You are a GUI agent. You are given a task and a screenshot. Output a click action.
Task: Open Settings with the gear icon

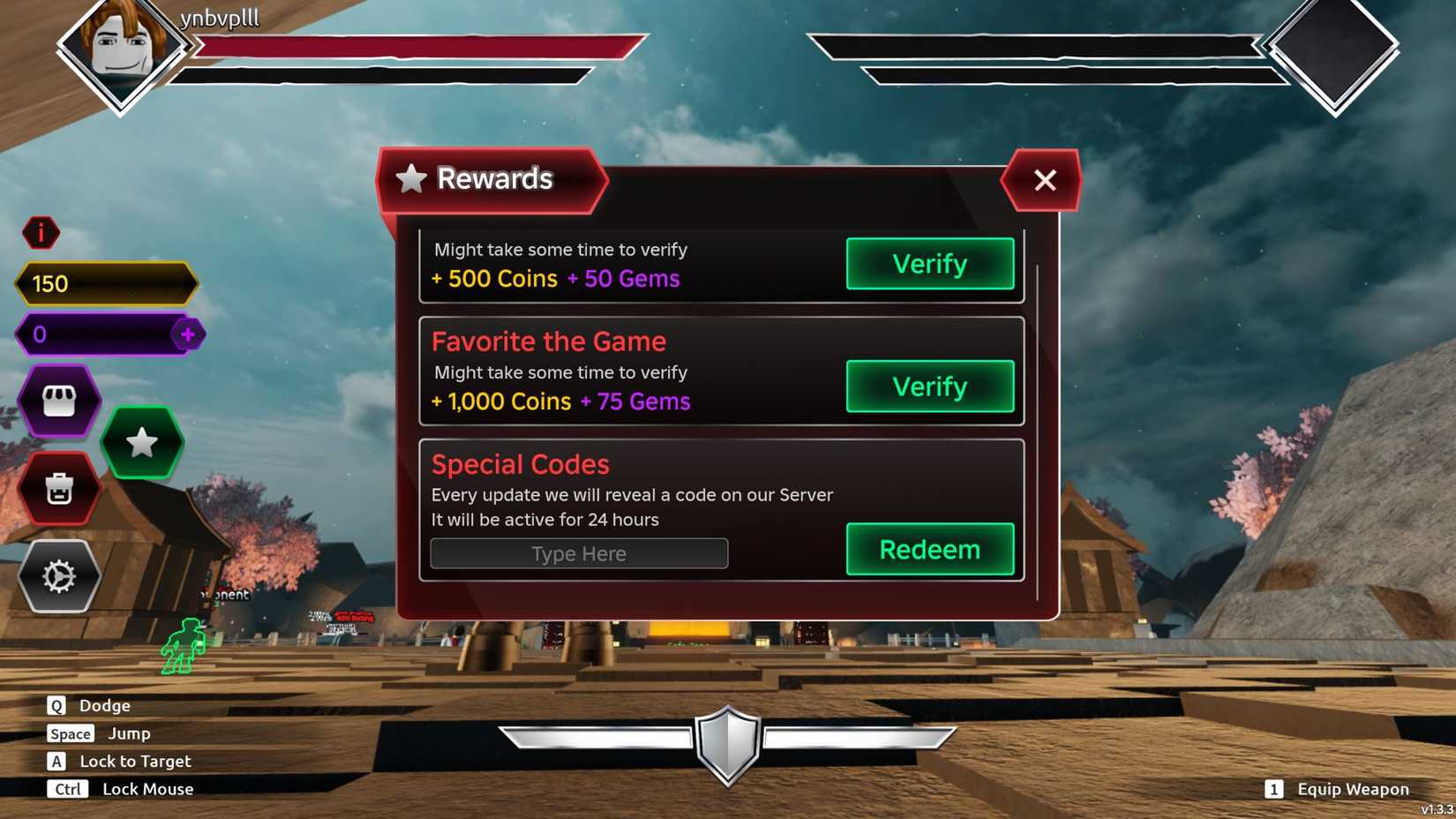59,576
